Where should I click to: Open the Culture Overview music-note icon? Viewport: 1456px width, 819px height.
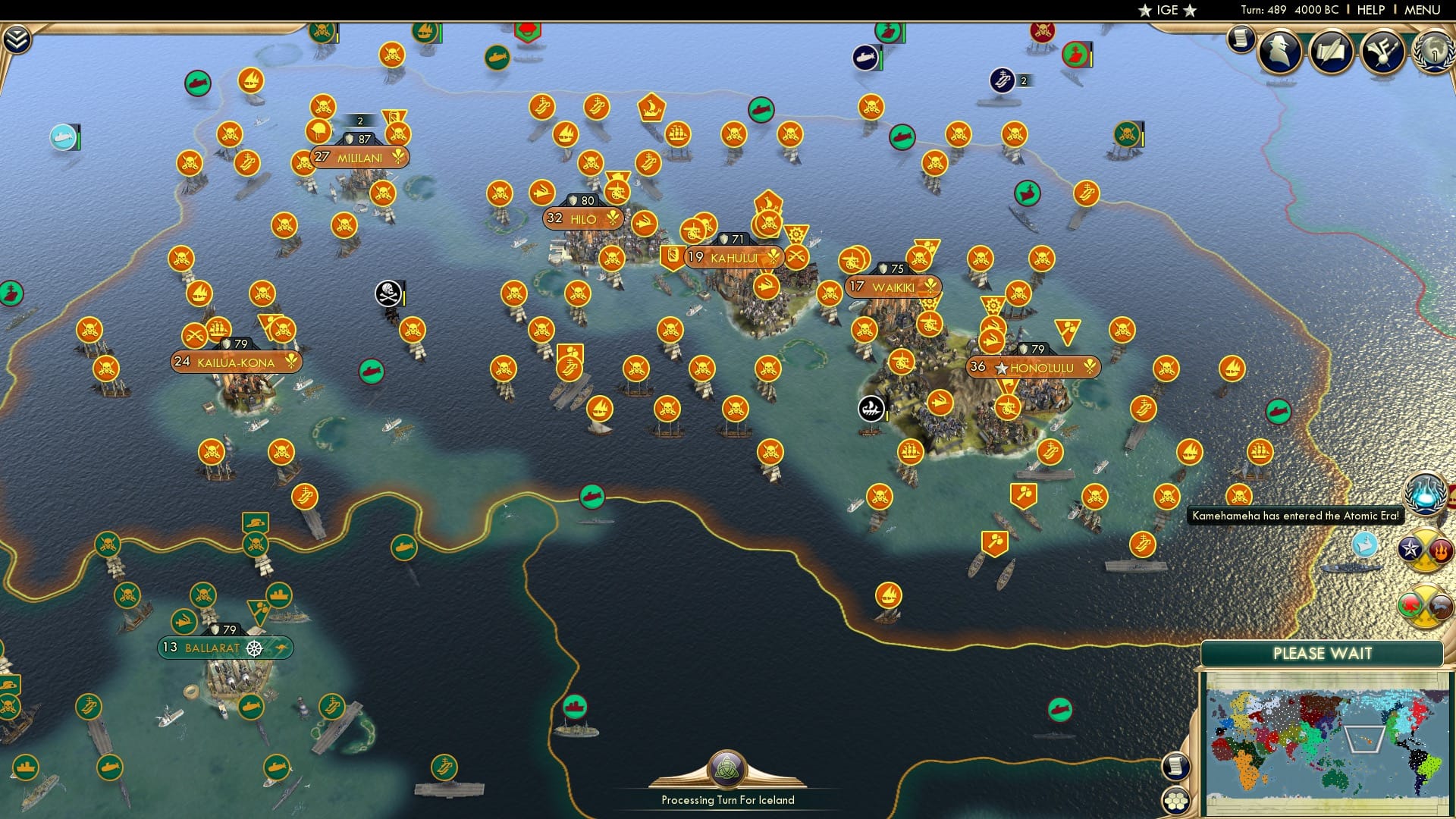point(1382,50)
